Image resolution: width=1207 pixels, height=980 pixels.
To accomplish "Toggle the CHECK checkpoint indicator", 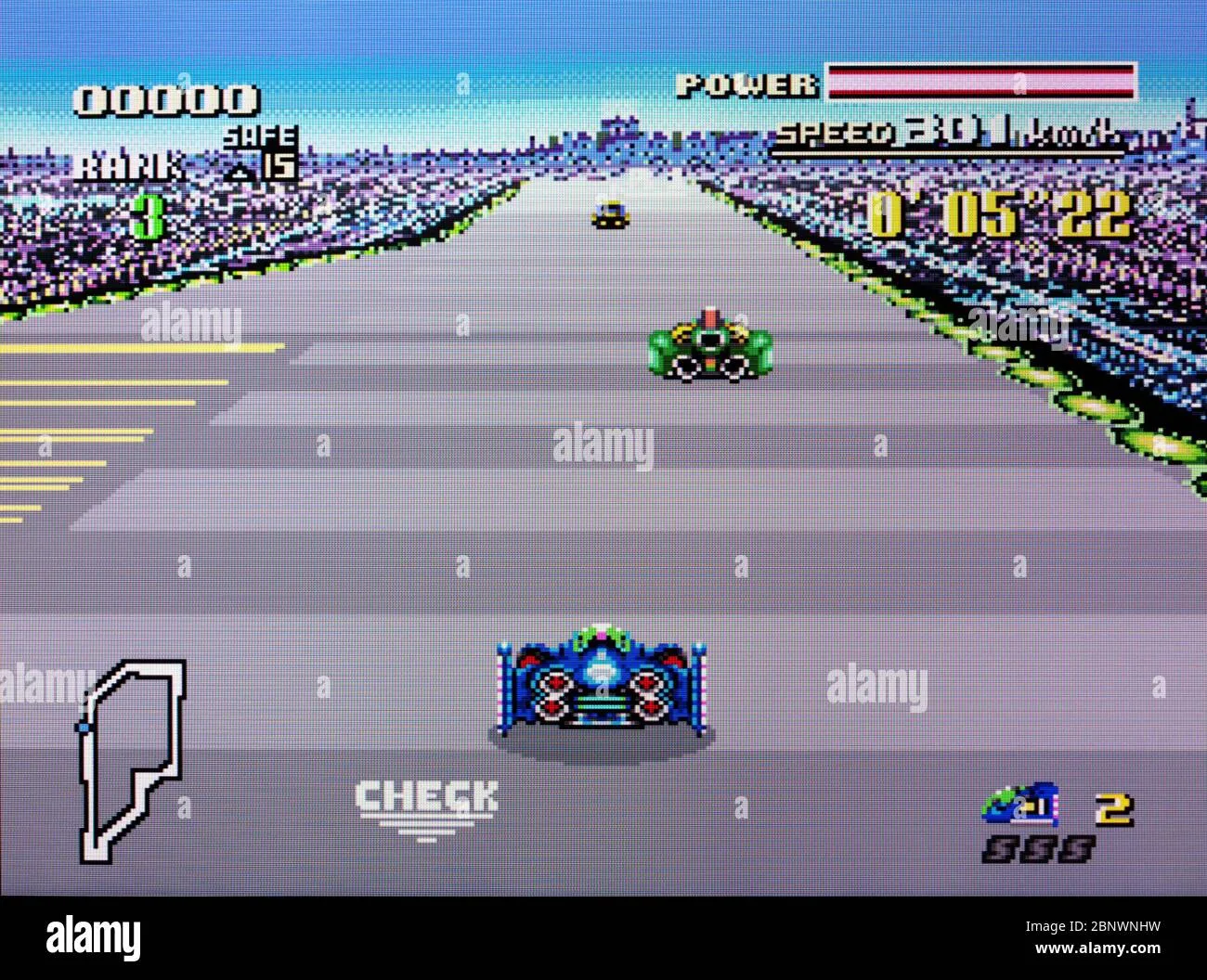I will pos(429,798).
